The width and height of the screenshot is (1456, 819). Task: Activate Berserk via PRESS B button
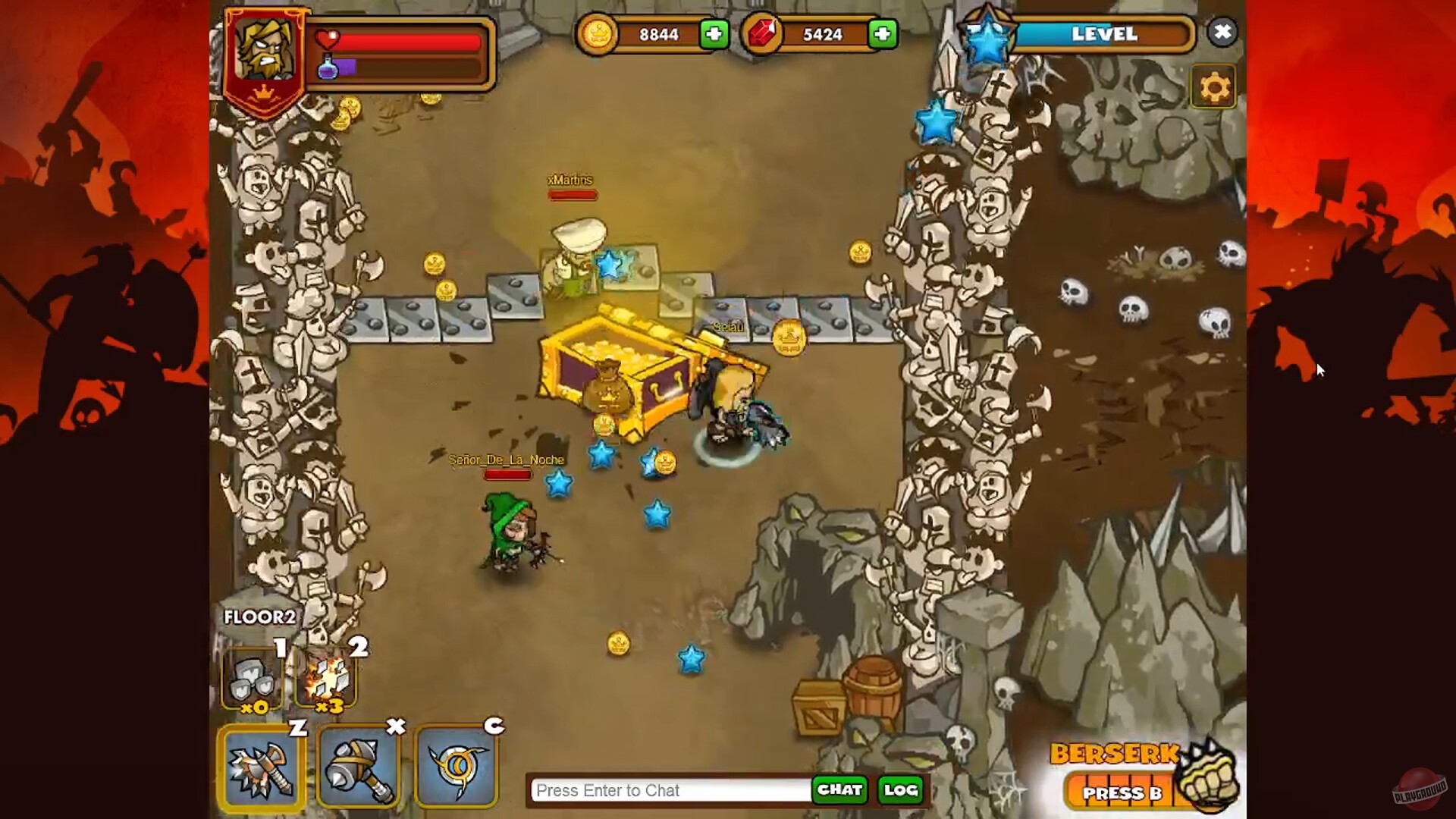(x=1122, y=793)
